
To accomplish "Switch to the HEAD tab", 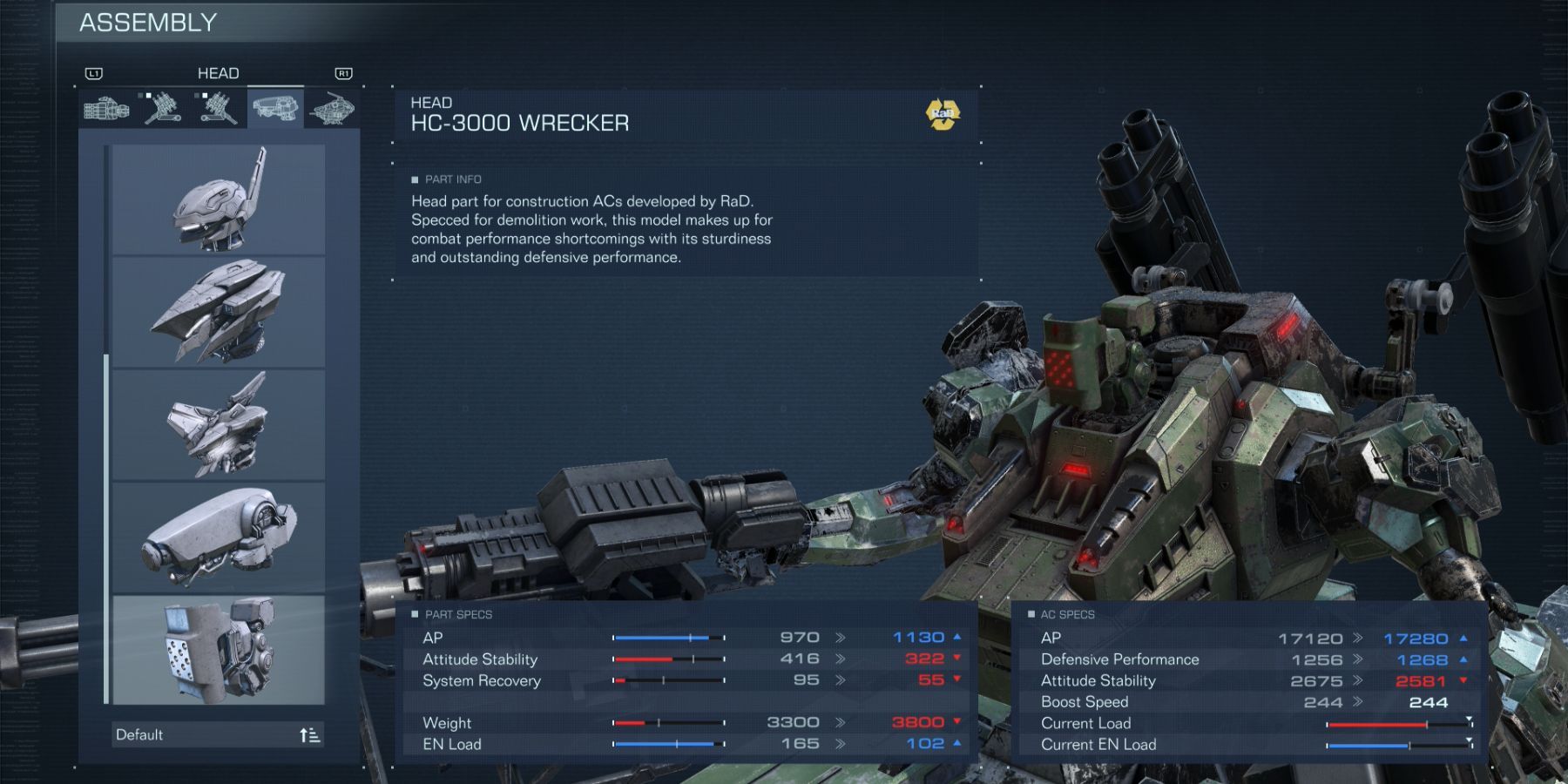I will coord(220,73).
